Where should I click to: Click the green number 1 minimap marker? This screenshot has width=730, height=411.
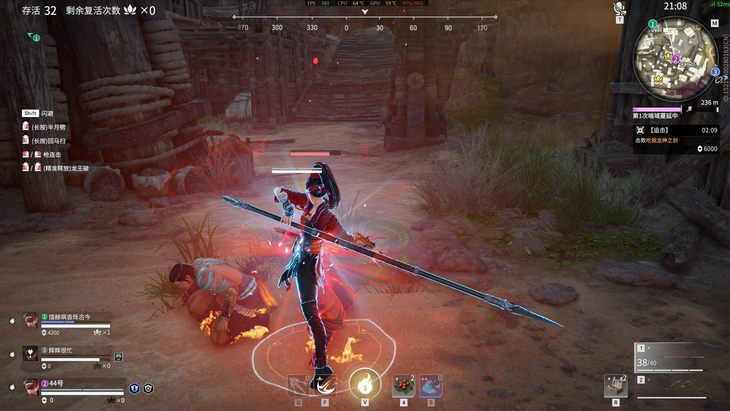pyautogui.click(x=653, y=23)
